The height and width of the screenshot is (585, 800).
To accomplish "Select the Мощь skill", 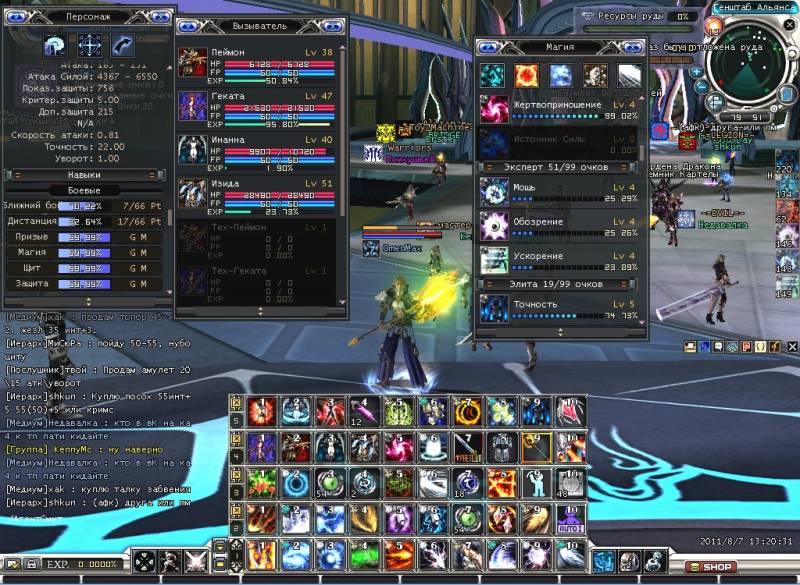I will (494, 191).
